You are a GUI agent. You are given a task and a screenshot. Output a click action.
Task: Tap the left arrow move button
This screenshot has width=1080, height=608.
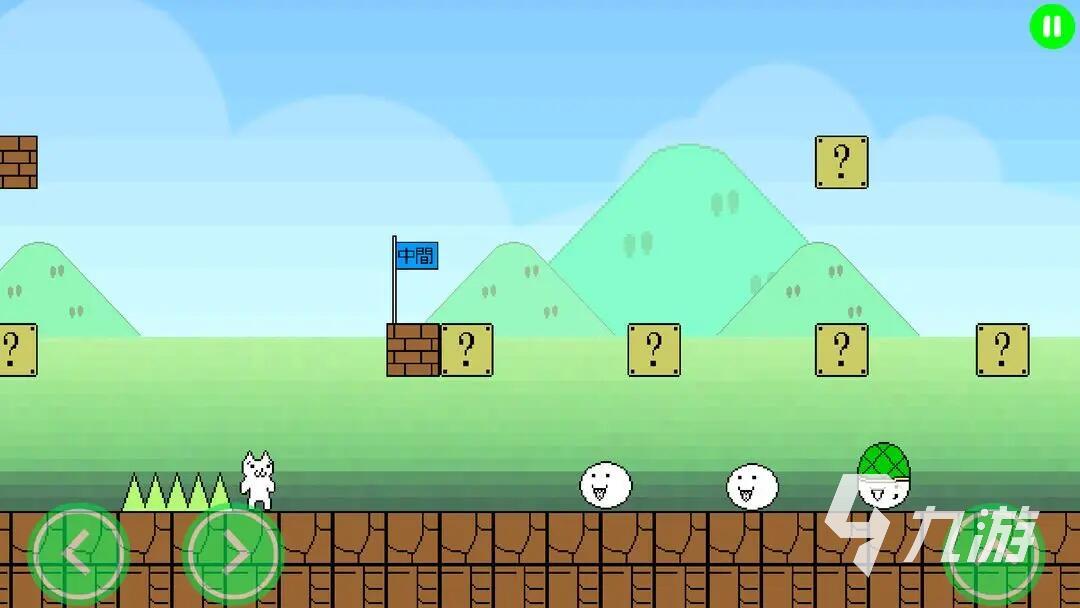click(79, 553)
